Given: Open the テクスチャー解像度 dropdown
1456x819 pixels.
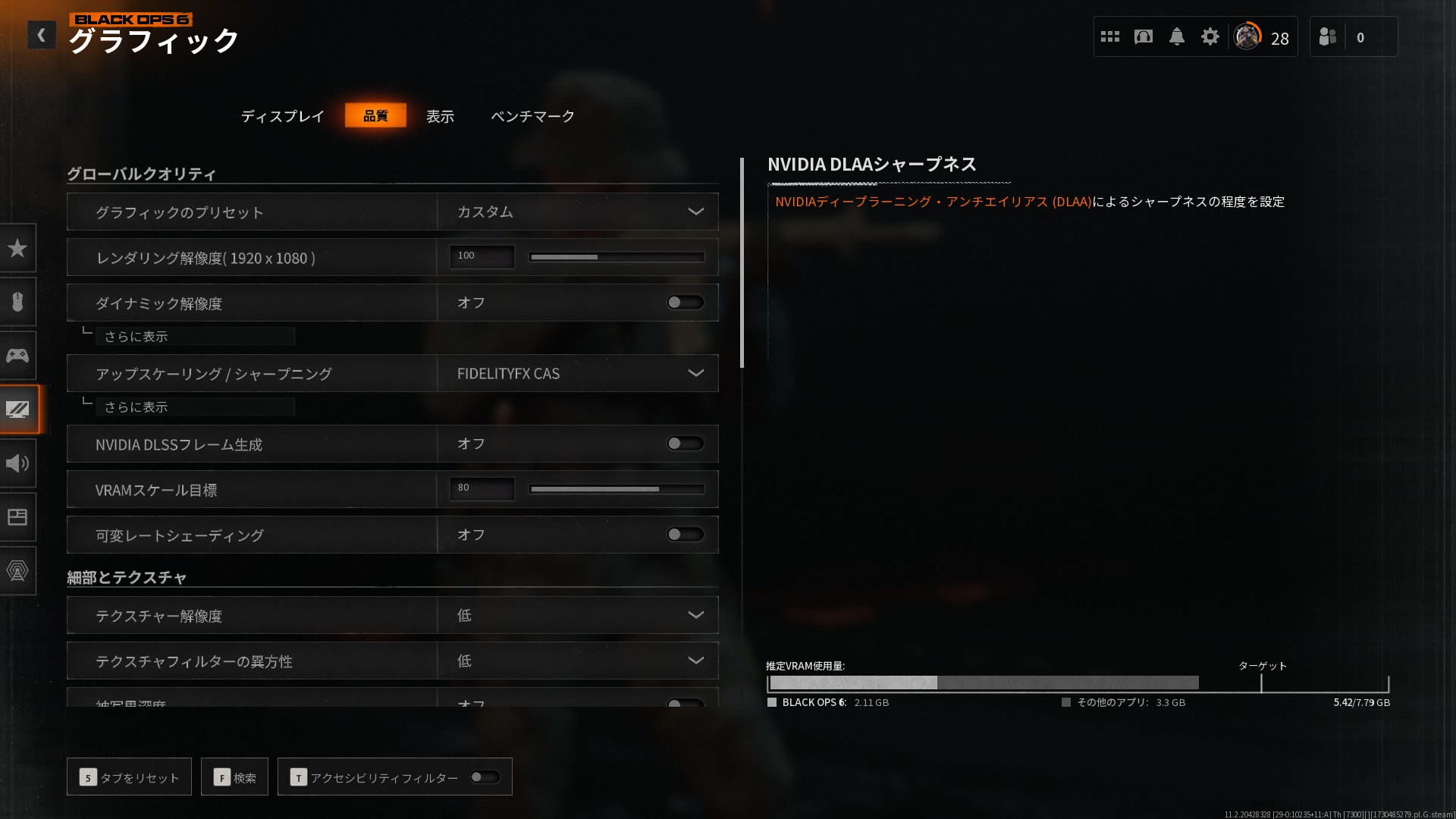Looking at the screenshot, I should [576, 615].
